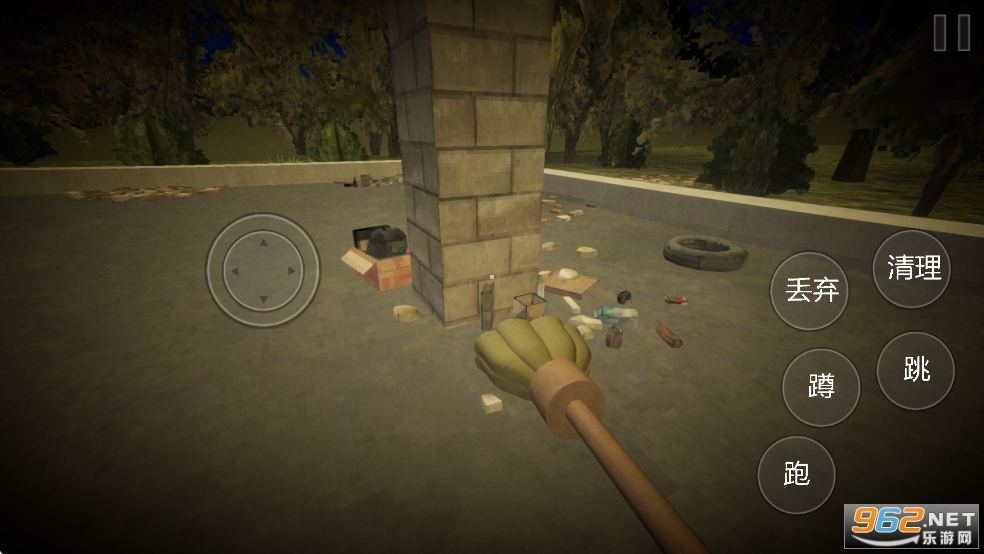Tap the 清理 (clean) button
The width and height of the screenshot is (984, 554).
pos(912,268)
